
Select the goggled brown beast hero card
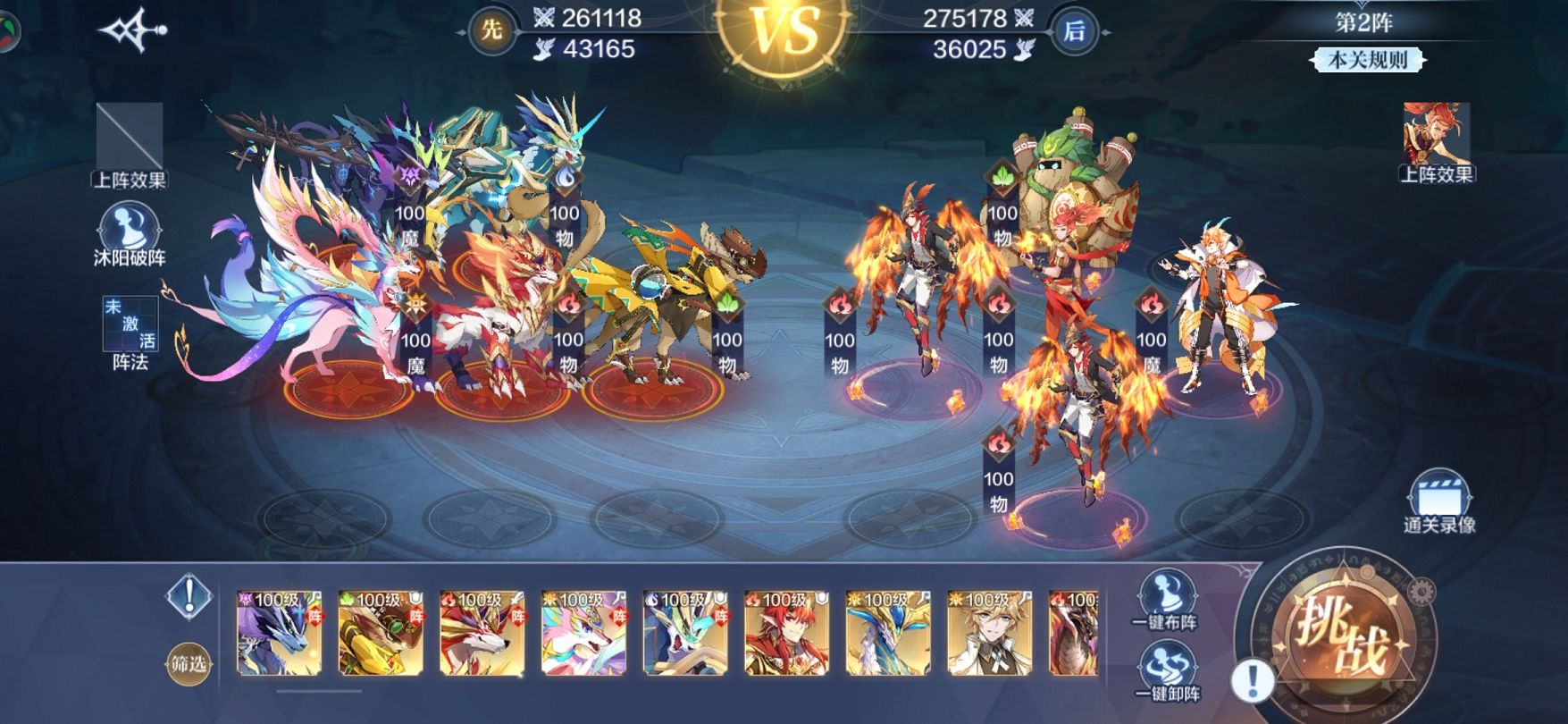pyautogui.click(x=380, y=633)
